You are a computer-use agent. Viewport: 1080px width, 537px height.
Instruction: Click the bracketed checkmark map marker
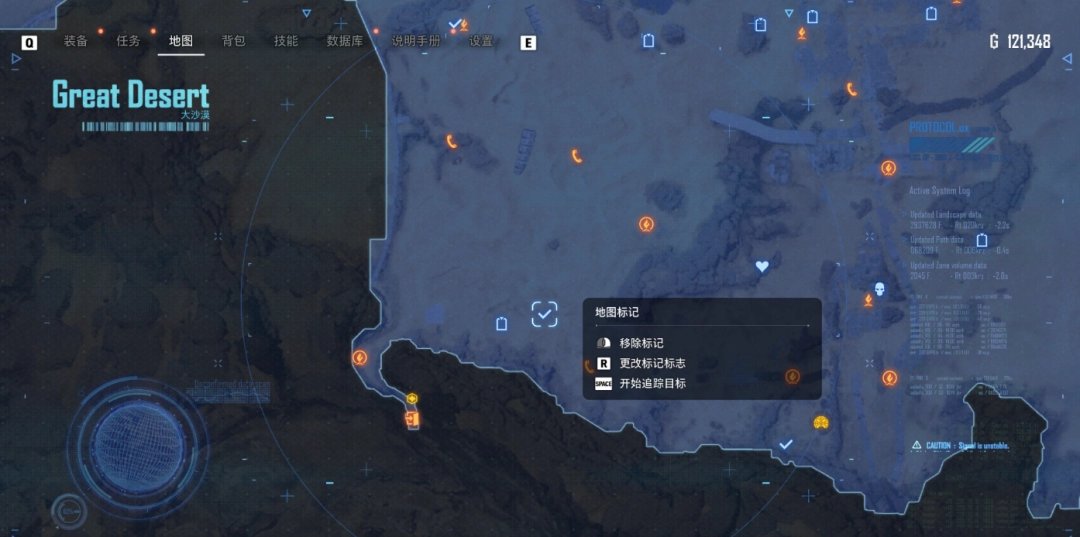pos(544,315)
